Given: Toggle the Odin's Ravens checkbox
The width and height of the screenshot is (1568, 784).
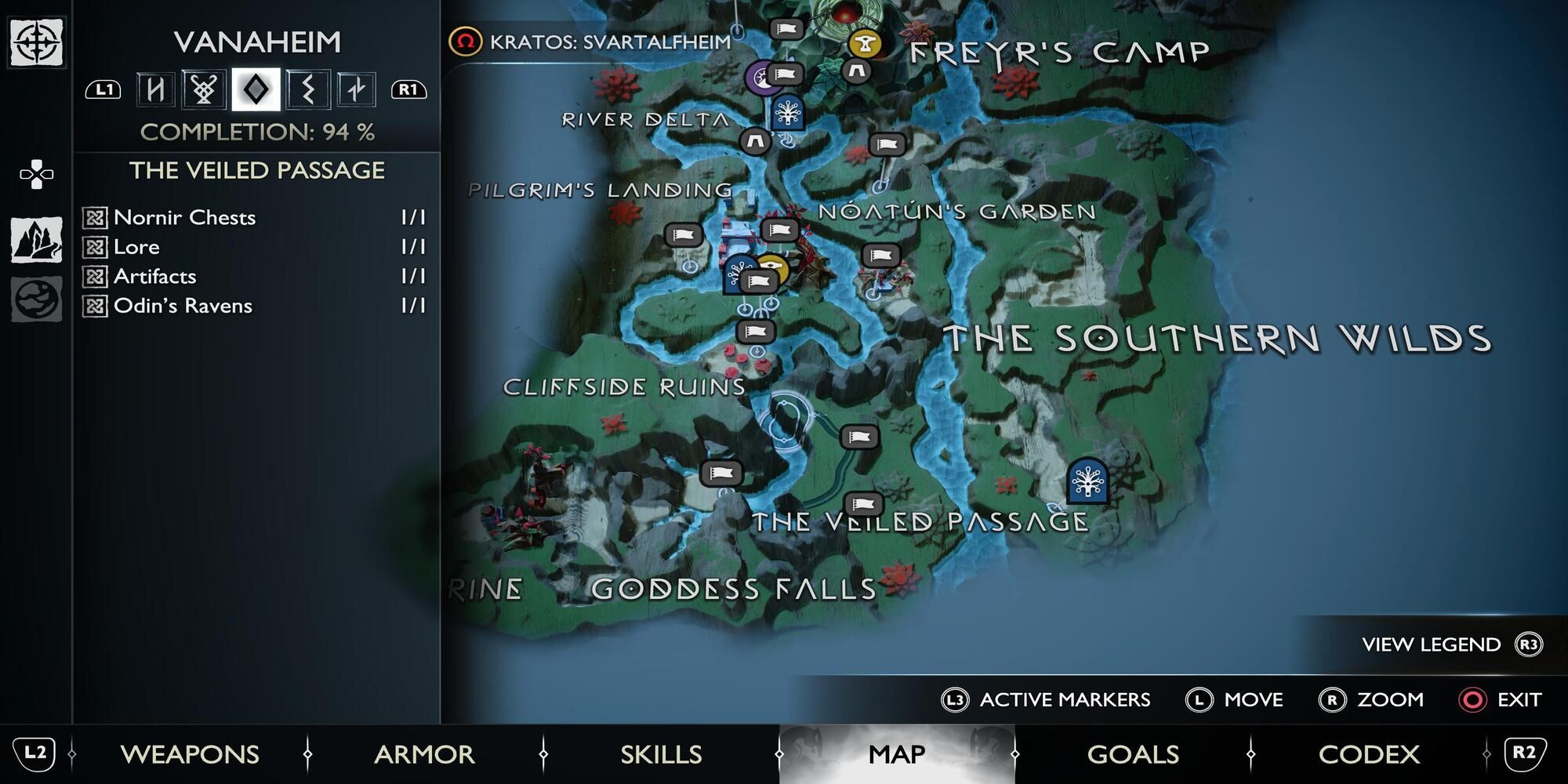Looking at the screenshot, I should pos(96,306).
